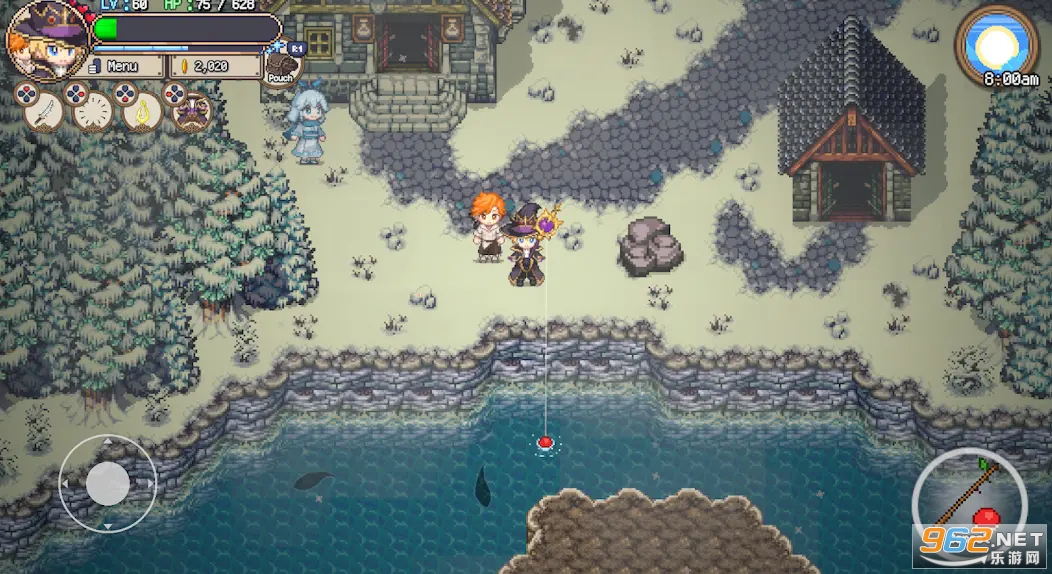Viewport: 1052px width, 574px height.
Task: Select the golden fishing hook slot
Action: tap(143, 111)
